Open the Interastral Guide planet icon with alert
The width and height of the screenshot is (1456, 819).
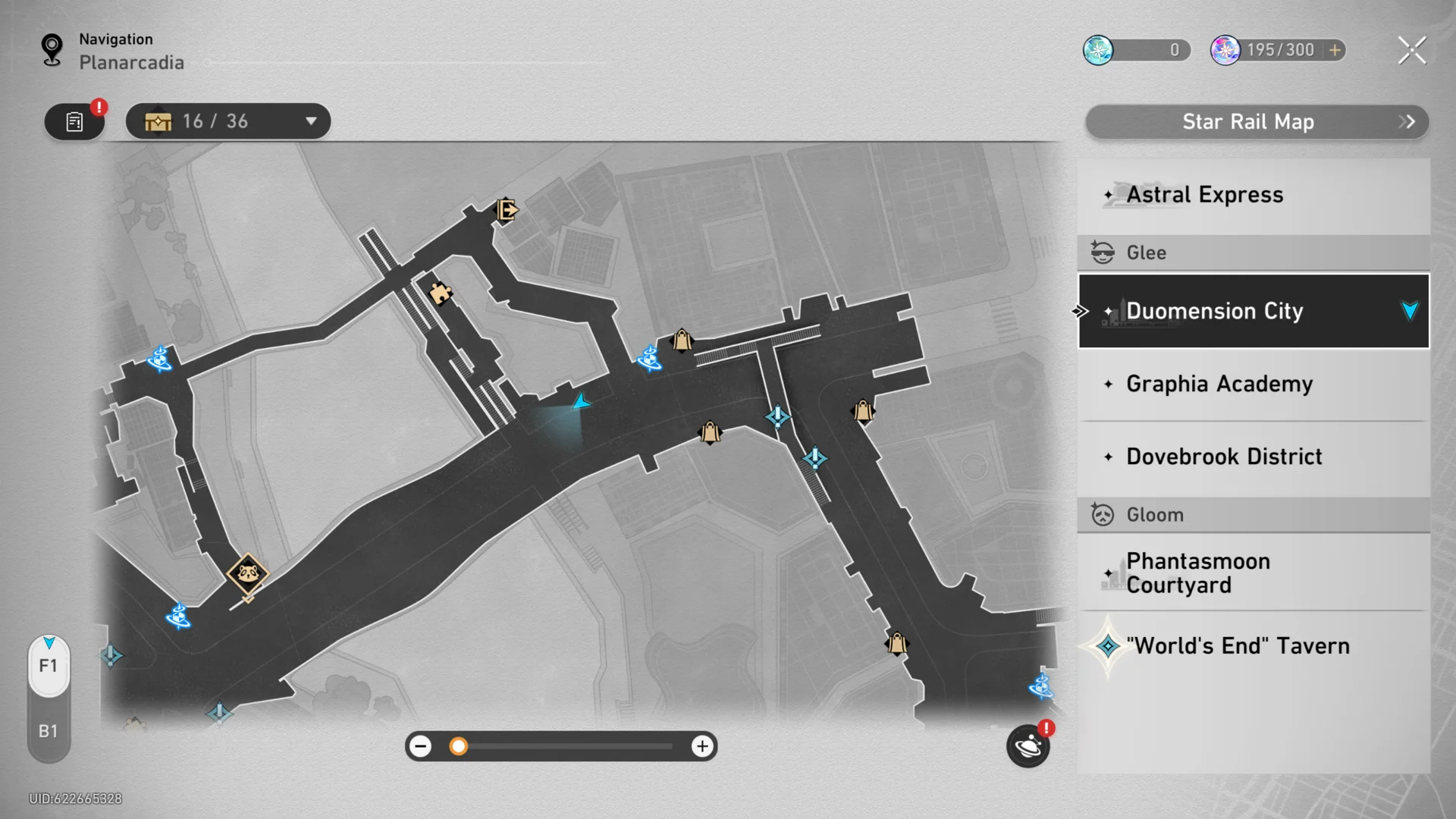1028,747
